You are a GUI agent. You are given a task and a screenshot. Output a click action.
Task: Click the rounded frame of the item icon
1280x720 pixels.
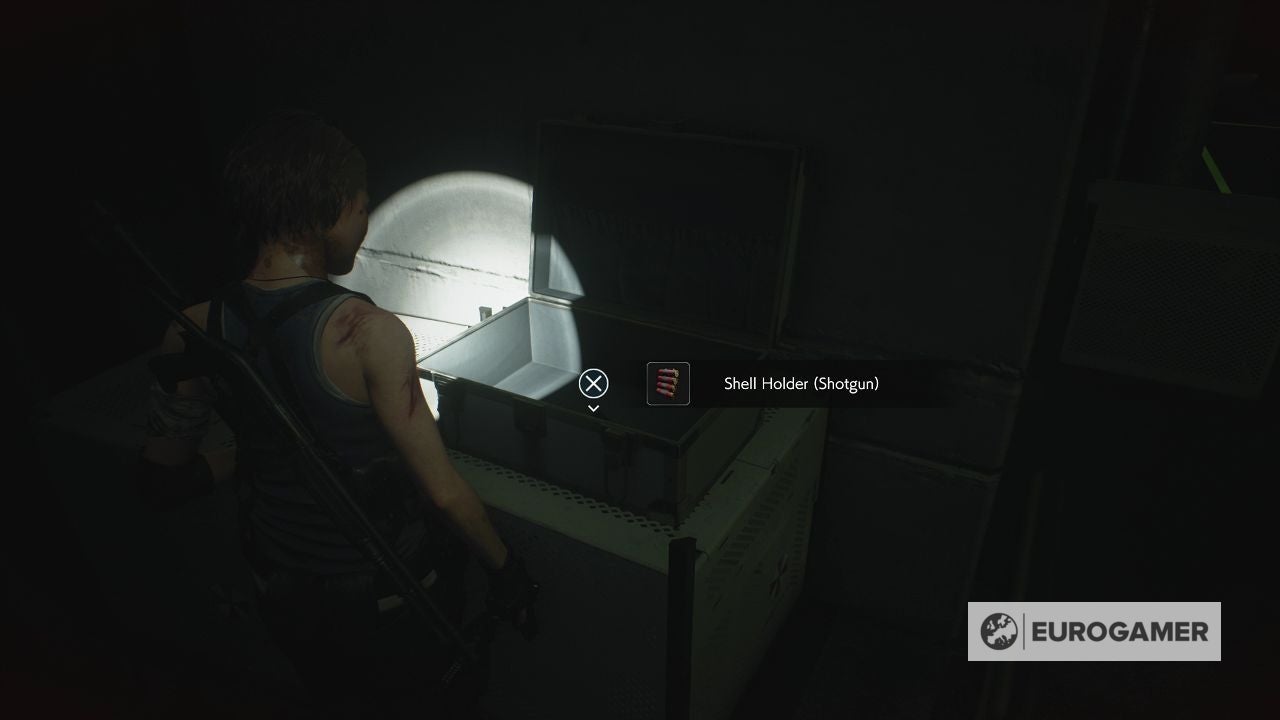click(650, 383)
